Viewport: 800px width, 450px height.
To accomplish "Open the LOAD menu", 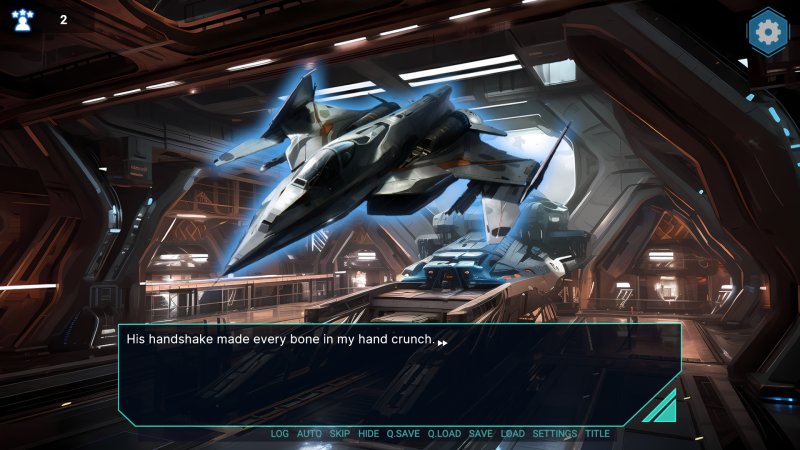I will pyautogui.click(x=512, y=434).
